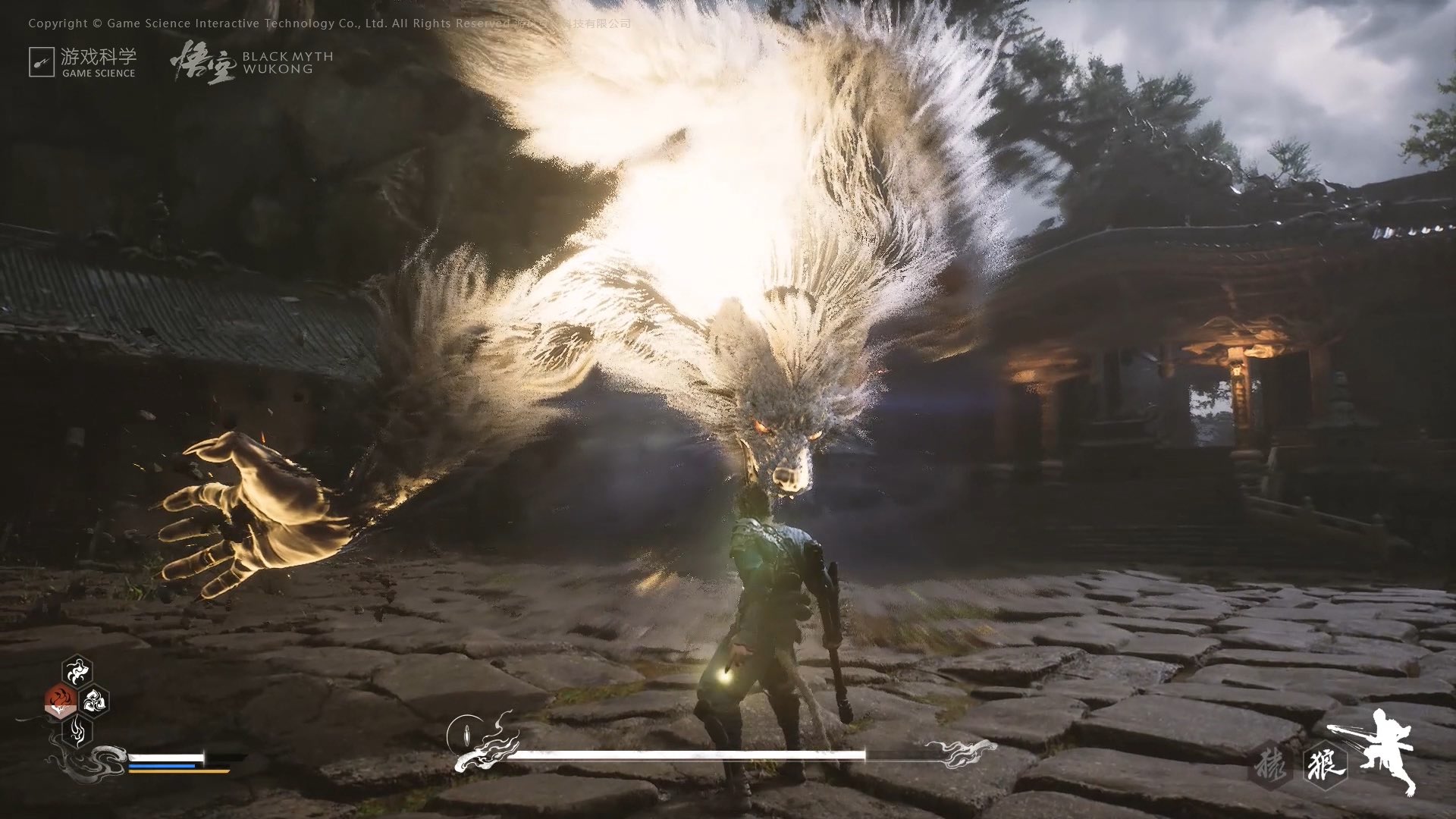Select the 狼 wolf transformation hexagon

(x=1326, y=764)
